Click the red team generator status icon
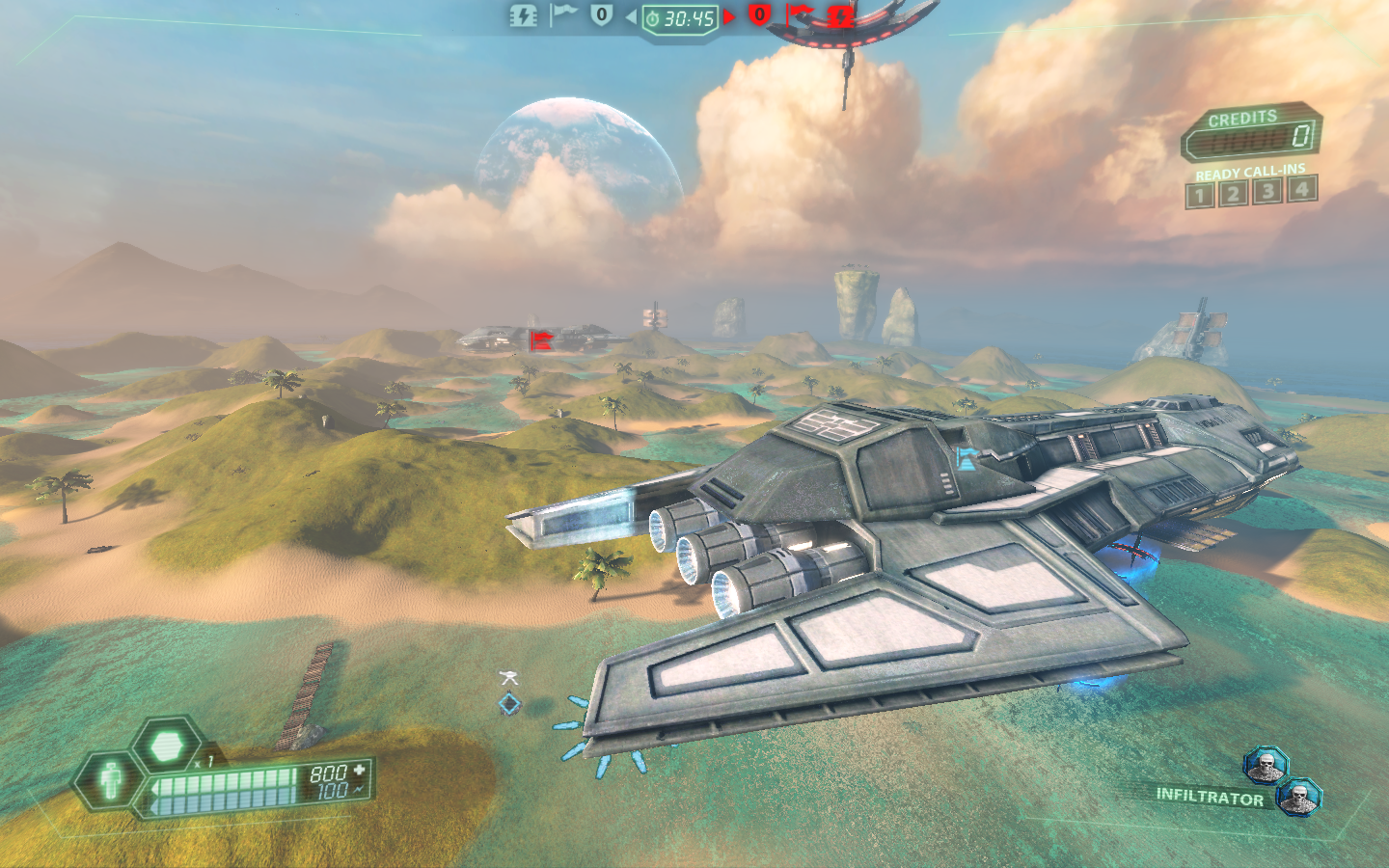The image size is (1389, 868). click(840, 15)
